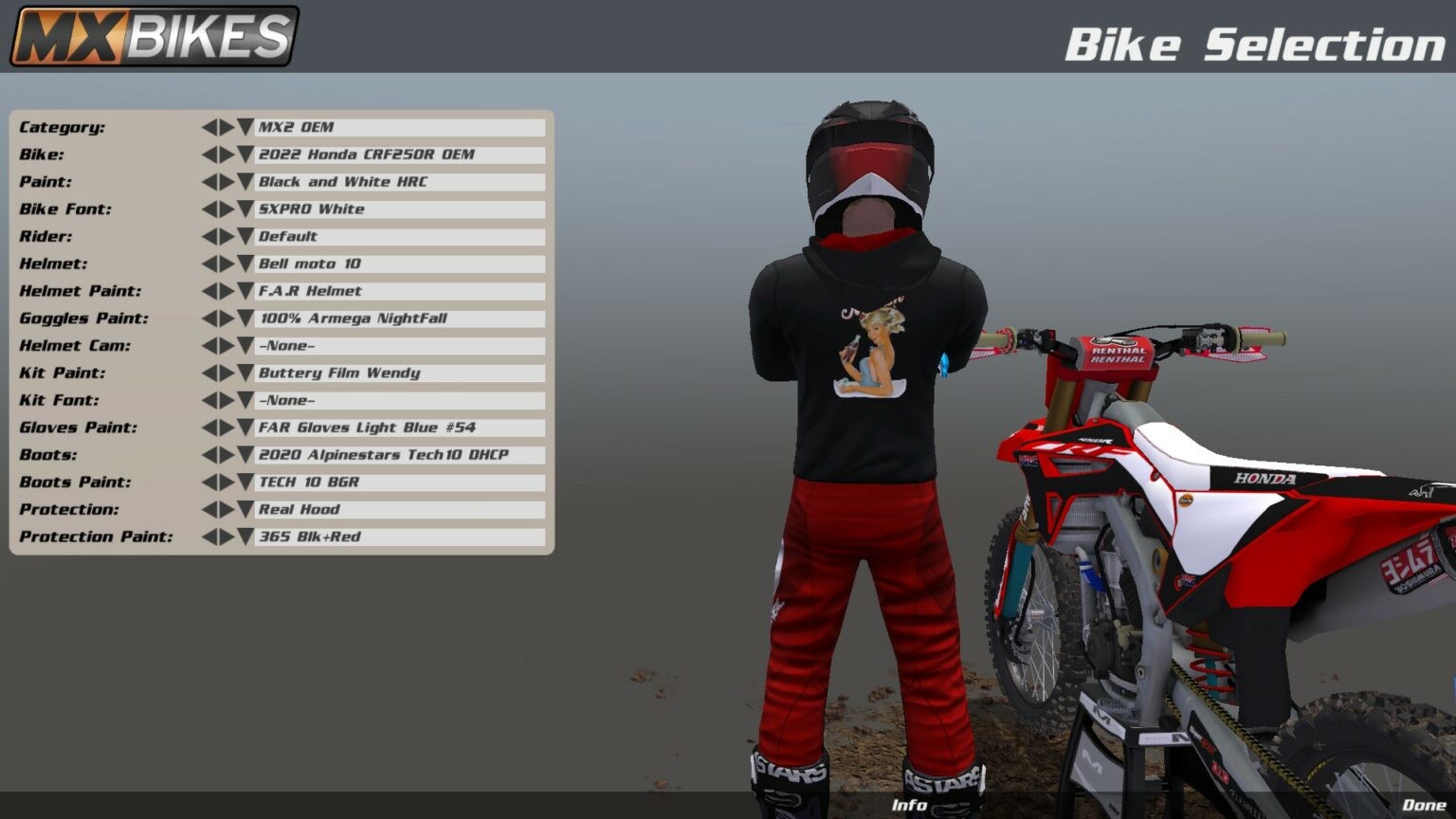The height and width of the screenshot is (819, 1456).
Task: Click the previous arrow beside Gloves Paint
Action: click(211, 428)
